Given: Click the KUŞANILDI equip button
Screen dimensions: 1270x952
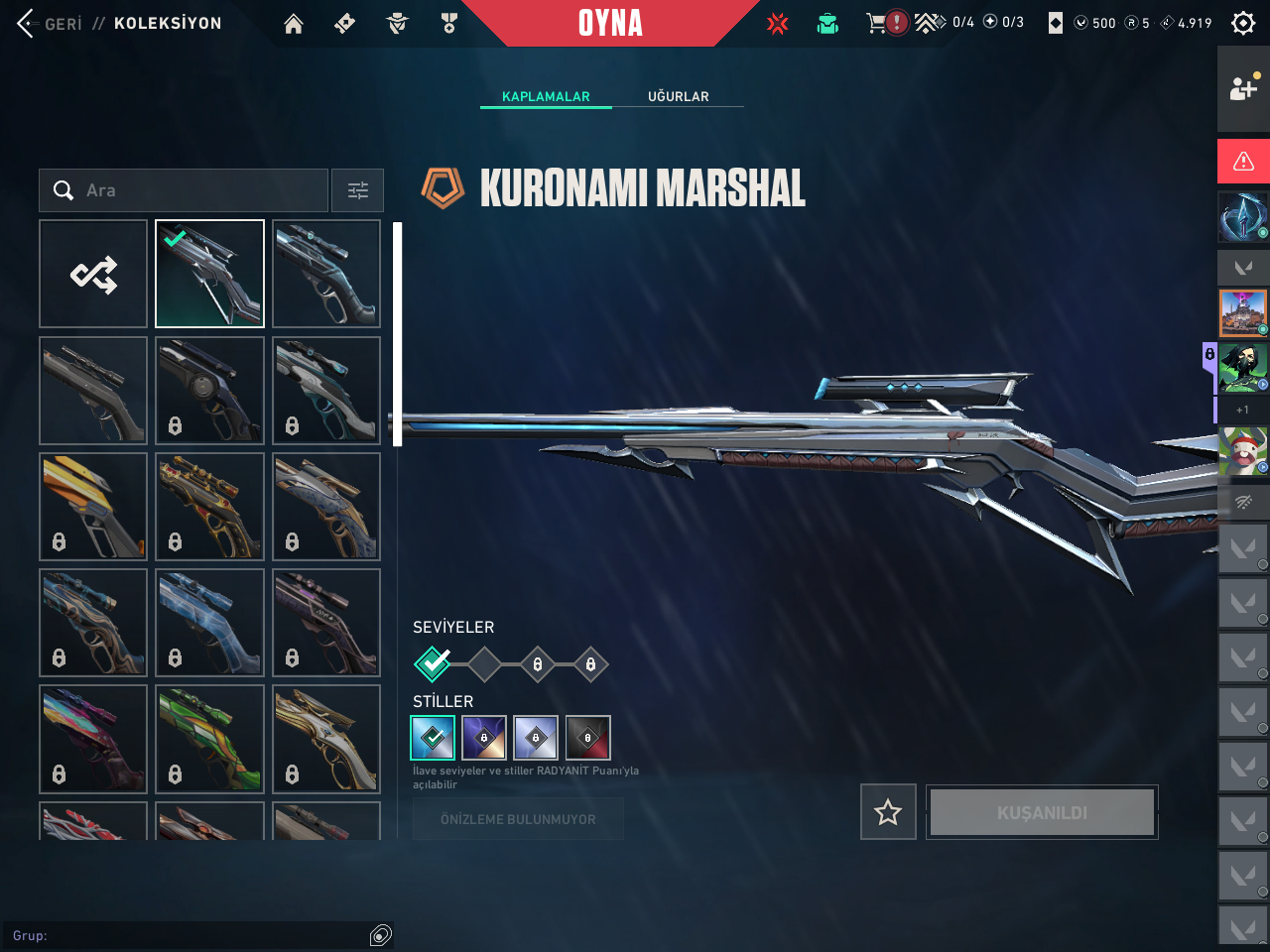Looking at the screenshot, I should click(1042, 812).
